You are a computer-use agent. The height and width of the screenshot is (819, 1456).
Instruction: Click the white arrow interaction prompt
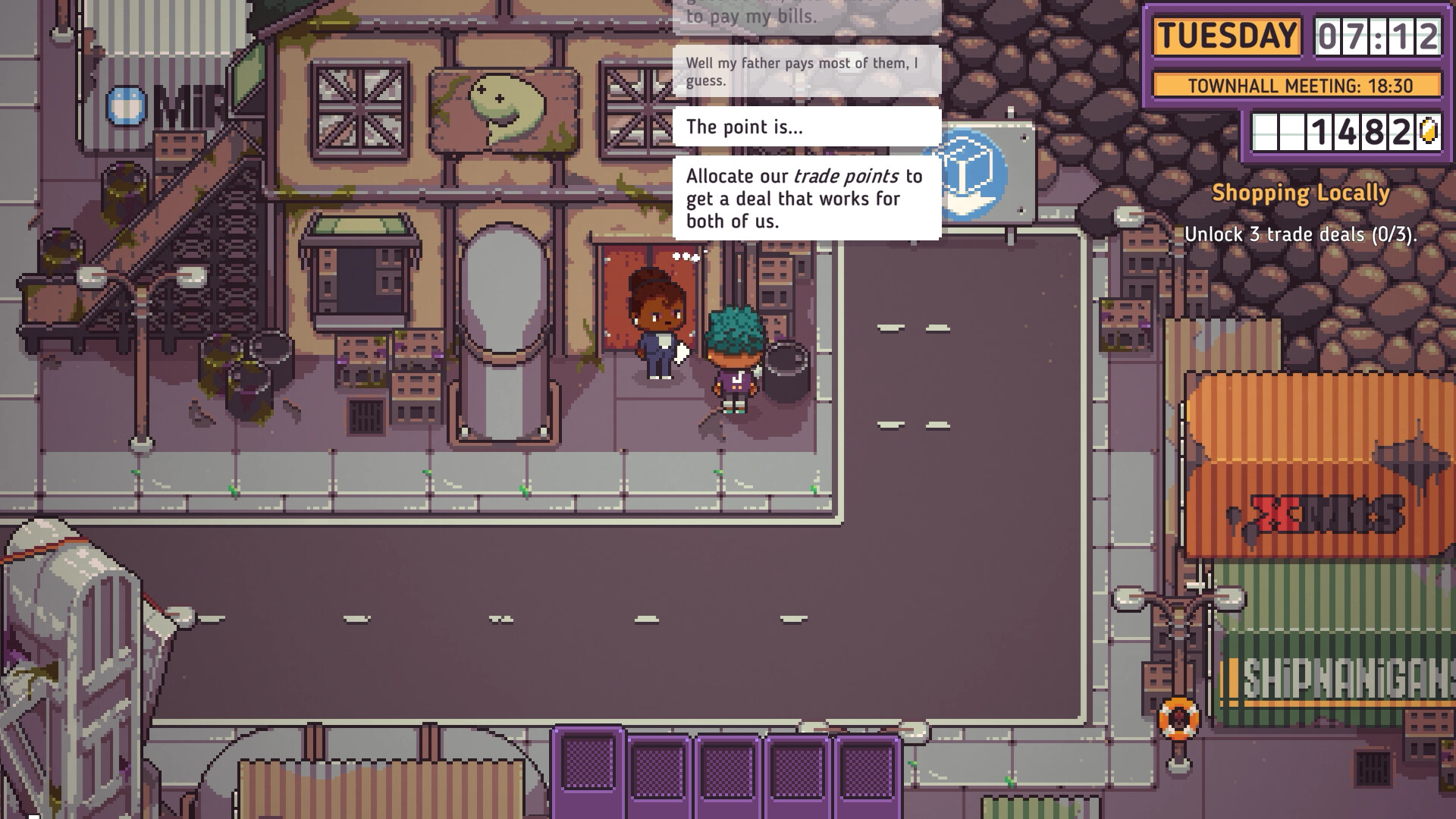point(679,351)
